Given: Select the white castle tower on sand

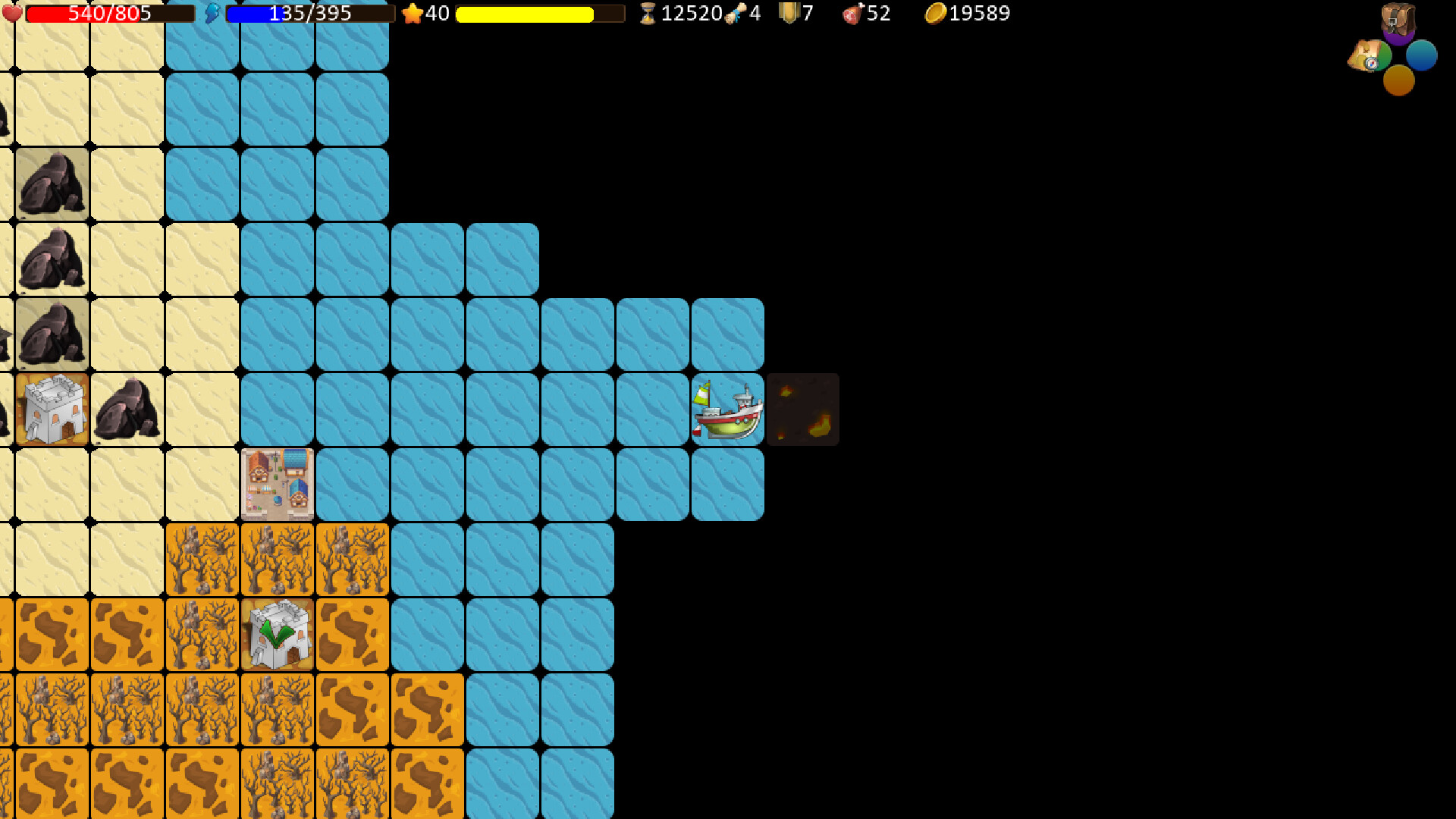Looking at the screenshot, I should [51, 409].
